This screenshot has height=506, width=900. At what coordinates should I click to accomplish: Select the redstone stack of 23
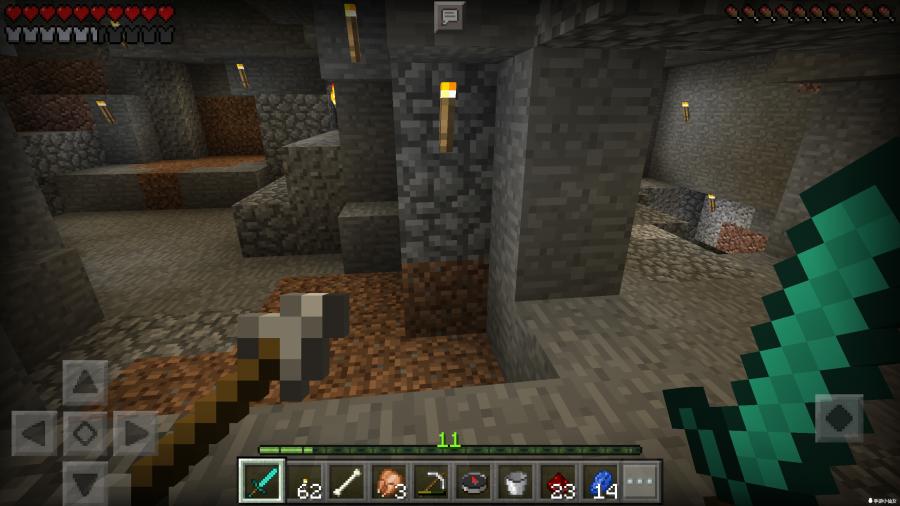[558, 481]
